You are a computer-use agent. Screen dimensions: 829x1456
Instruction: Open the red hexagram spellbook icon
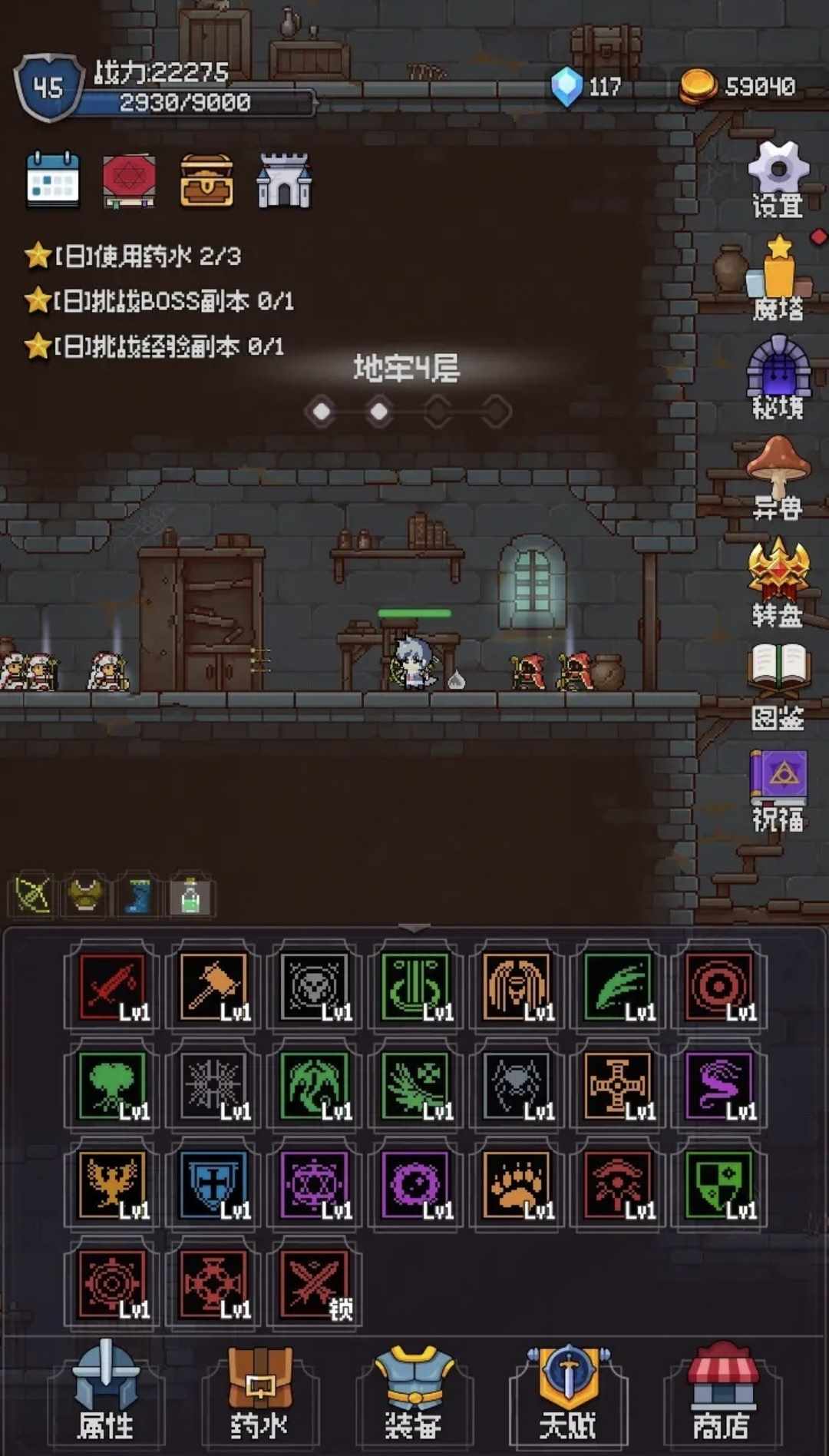pyautogui.click(x=130, y=181)
